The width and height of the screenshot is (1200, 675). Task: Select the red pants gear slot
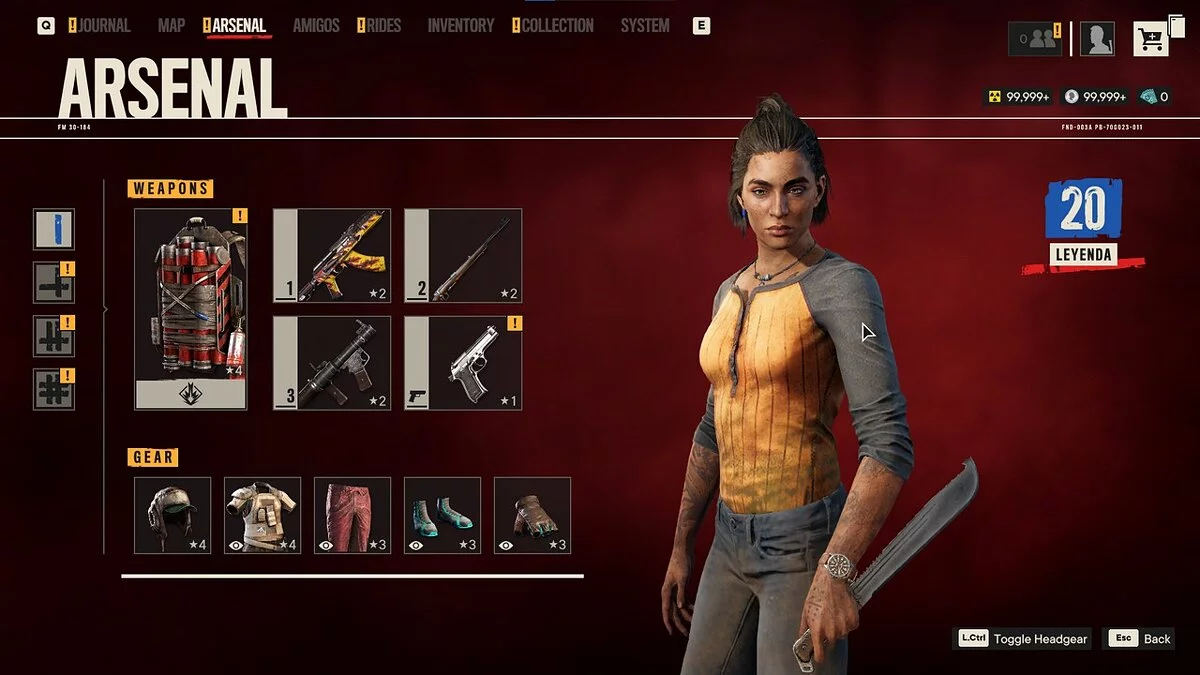pyautogui.click(x=352, y=515)
